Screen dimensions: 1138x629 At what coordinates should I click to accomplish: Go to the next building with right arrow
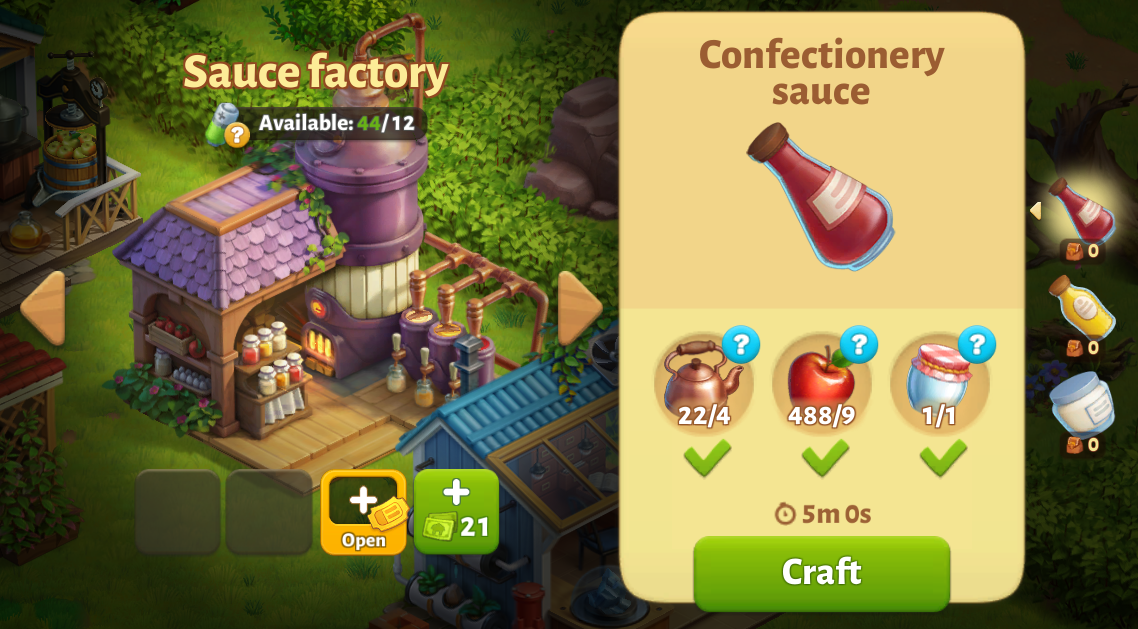(x=579, y=307)
